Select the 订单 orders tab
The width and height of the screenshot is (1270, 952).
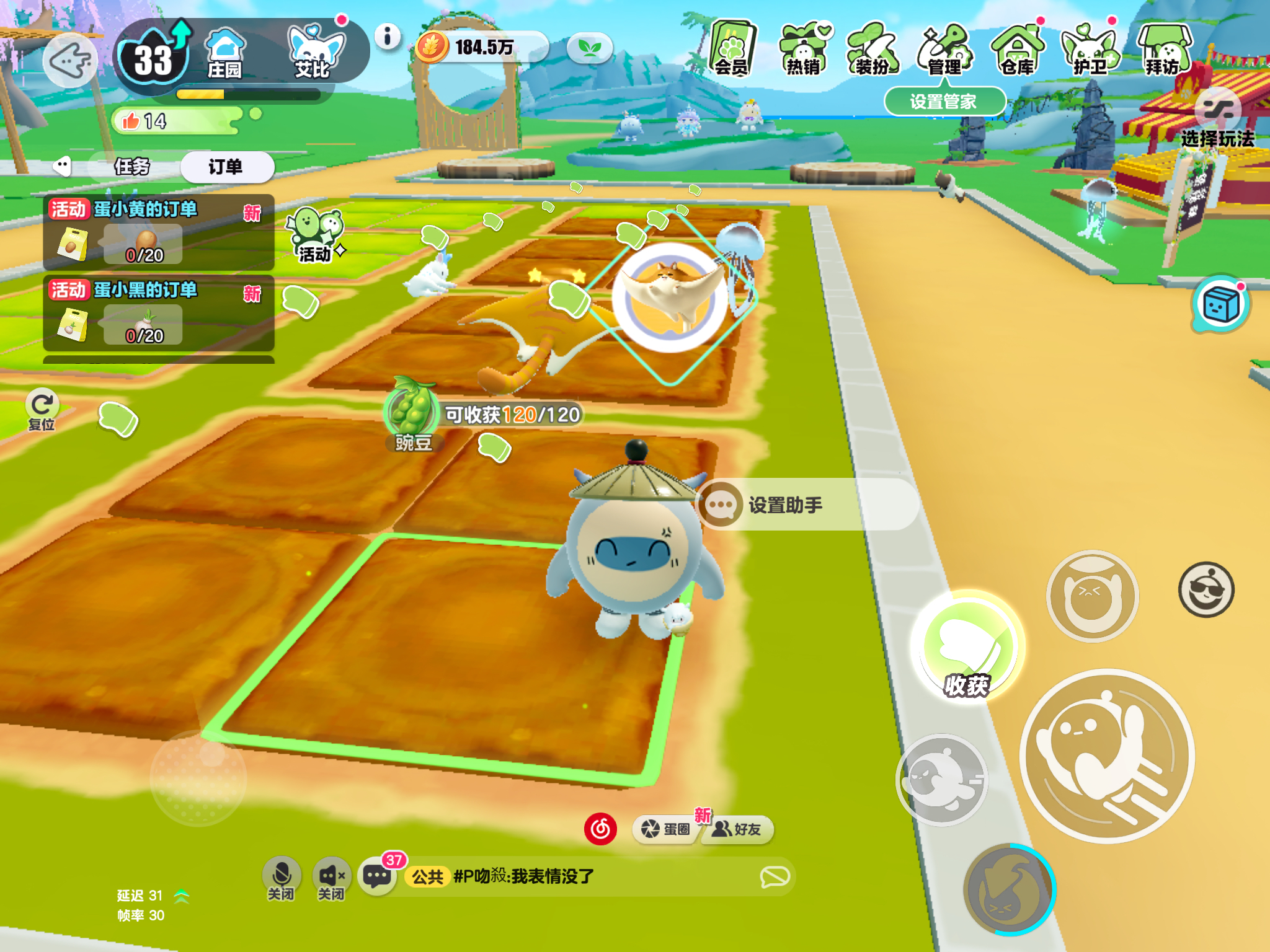[226, 166]
